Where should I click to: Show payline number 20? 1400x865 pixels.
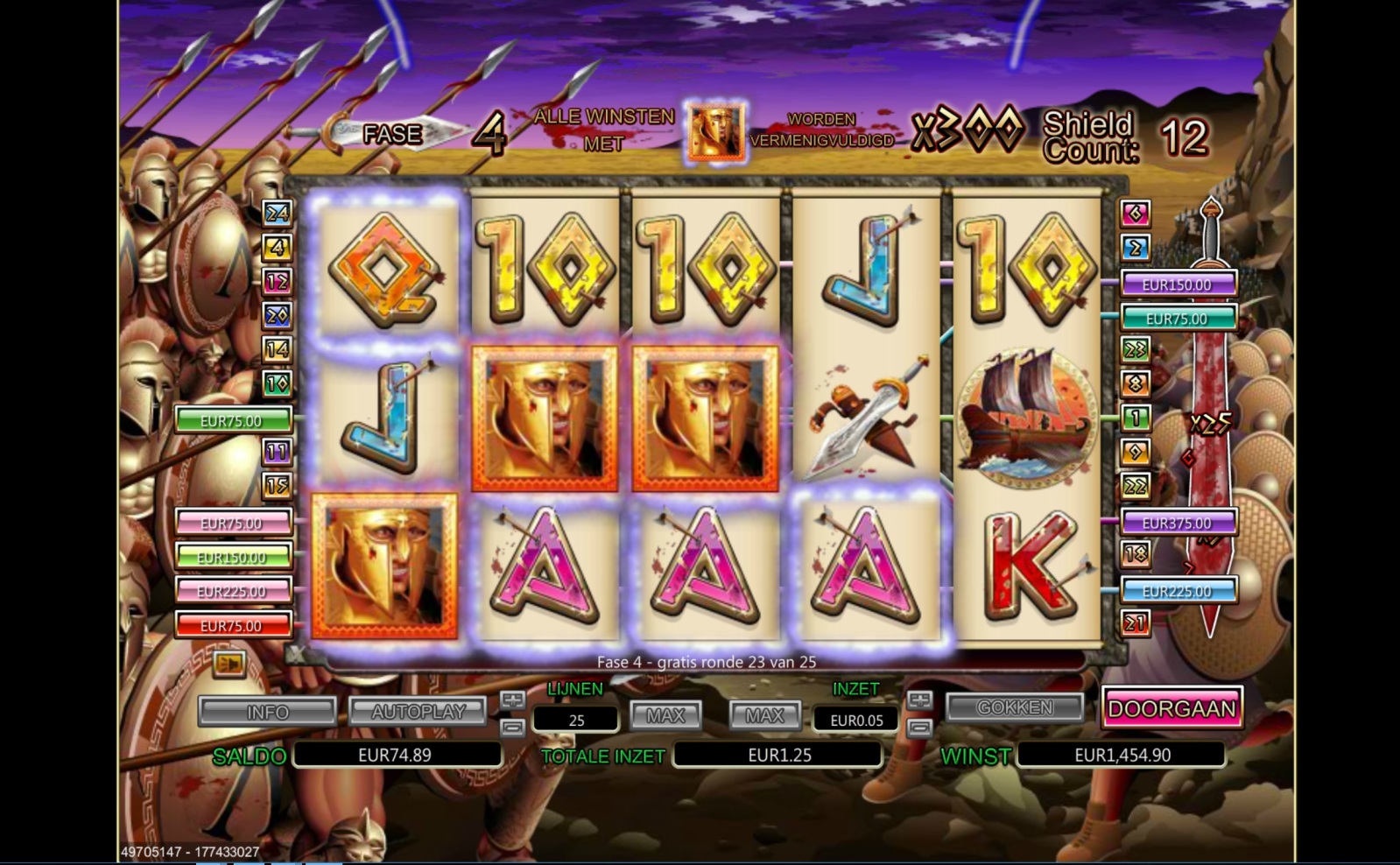pos(278,315)
